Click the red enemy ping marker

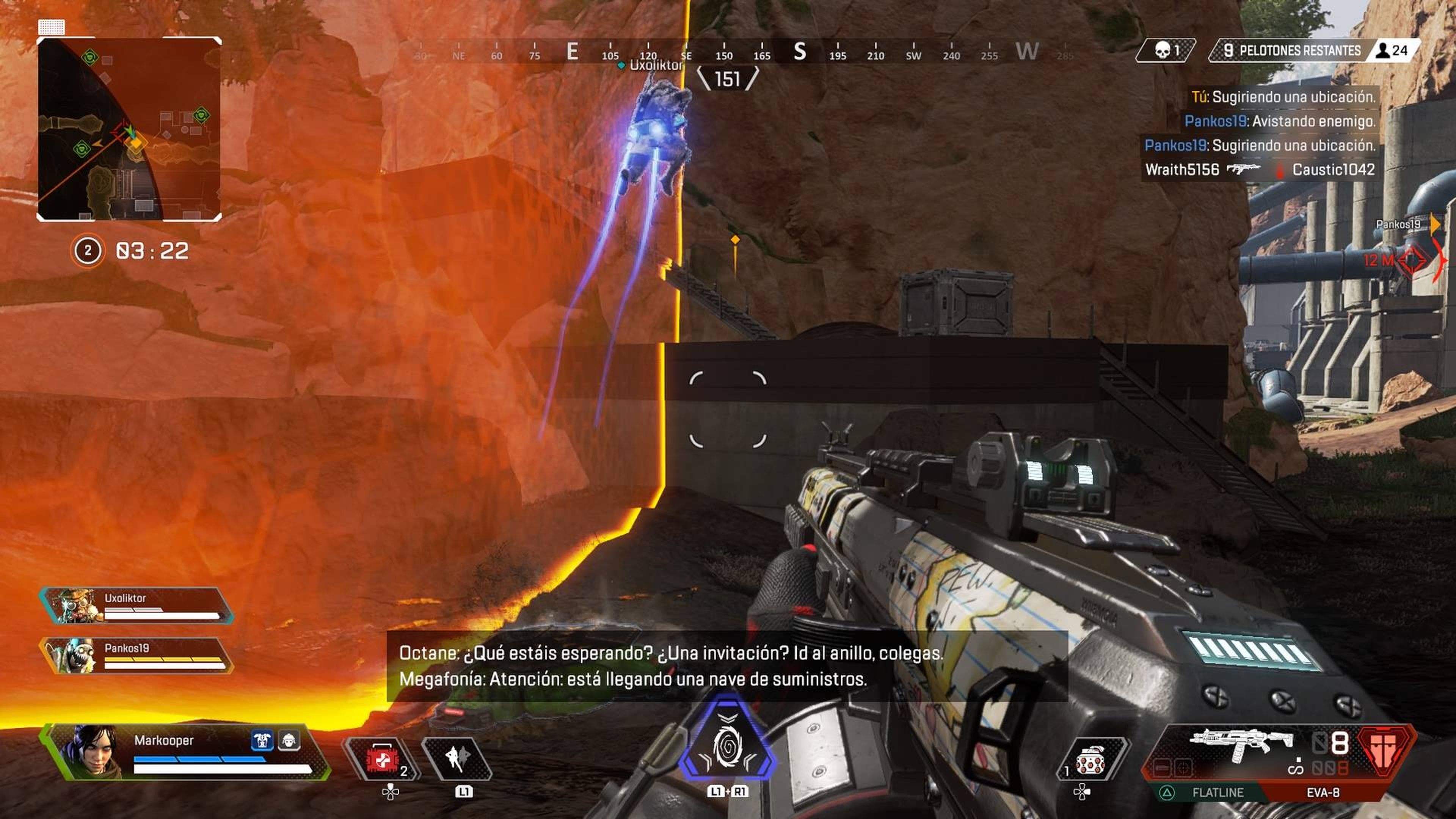(x=1412, y=260)
